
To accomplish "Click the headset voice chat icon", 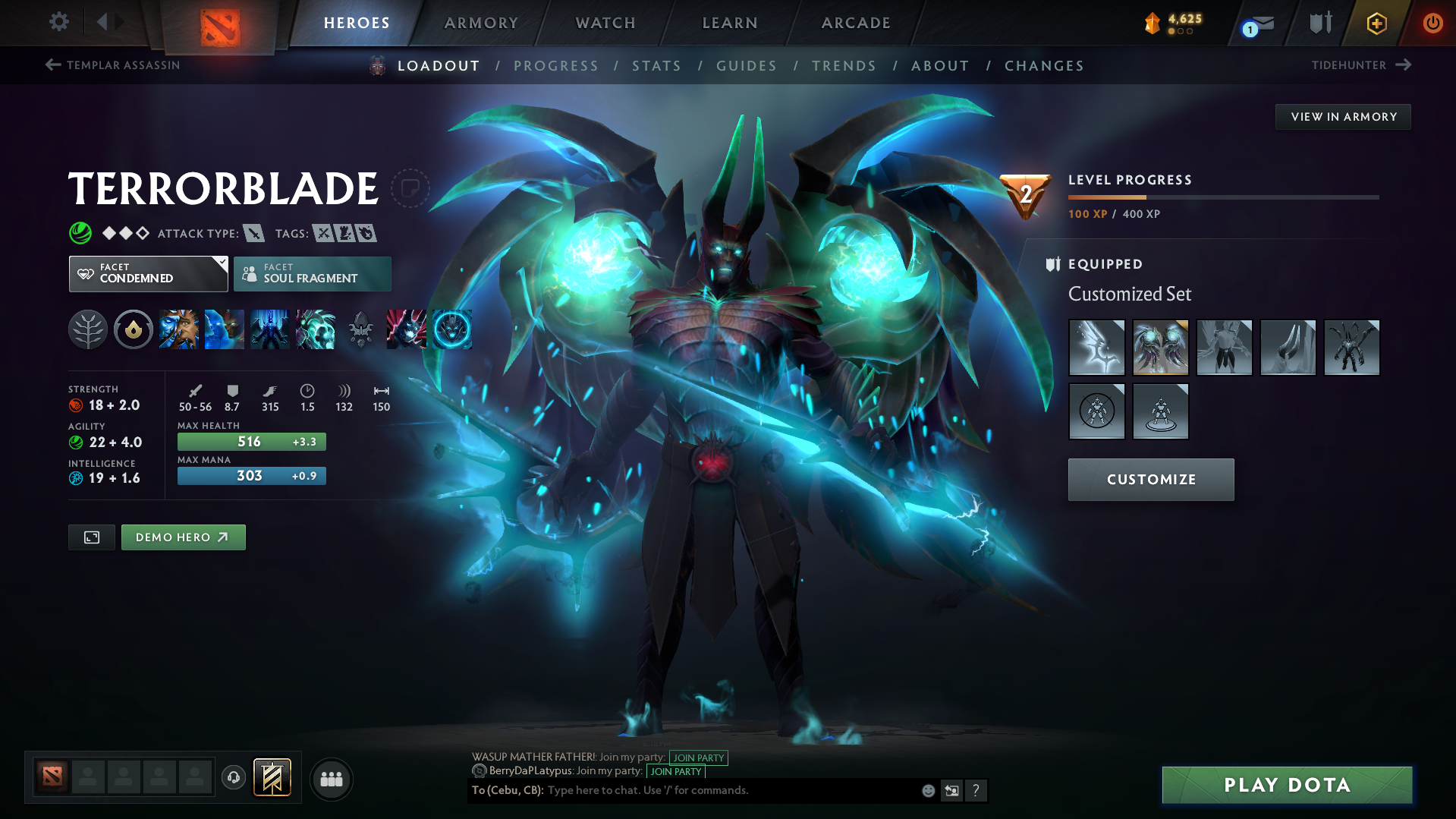I will (x=233, y=779).
